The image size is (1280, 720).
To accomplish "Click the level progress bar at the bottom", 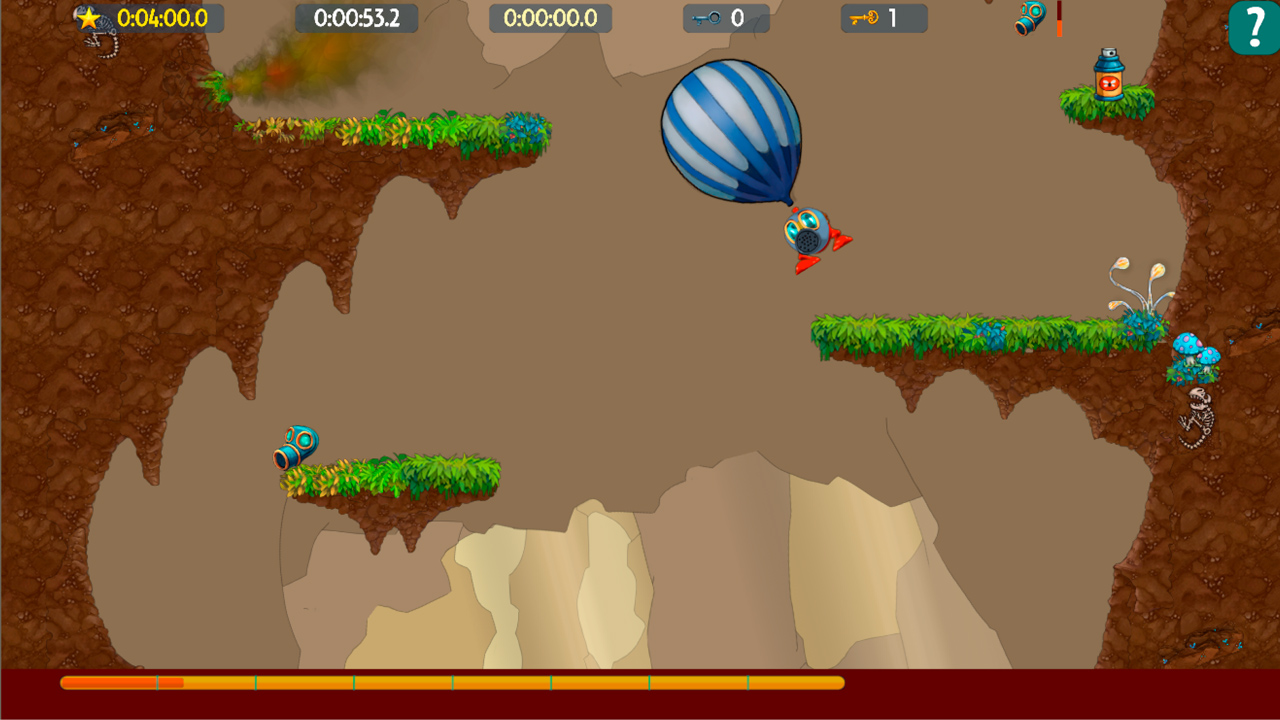I will tap(450, 682).
